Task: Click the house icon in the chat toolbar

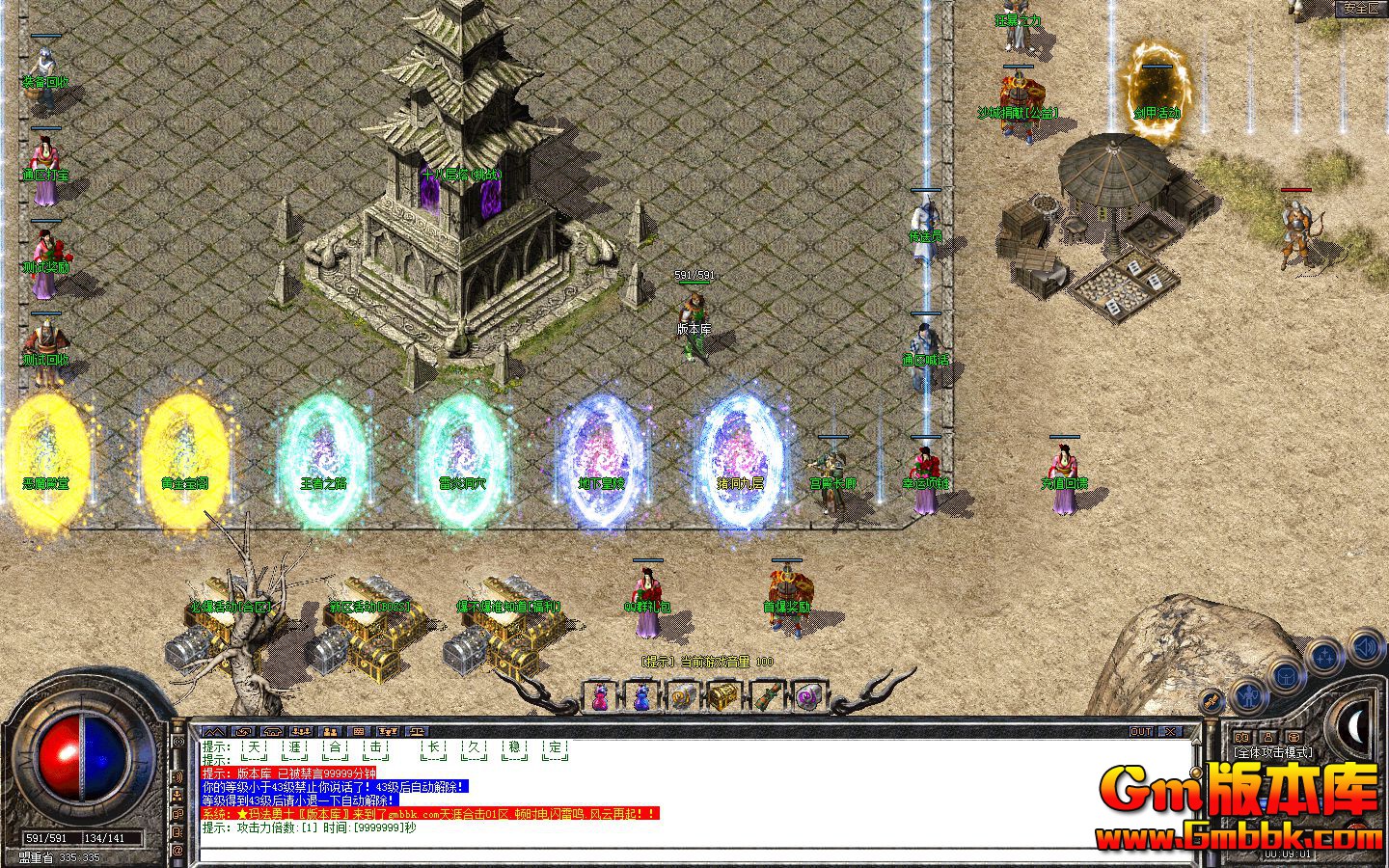Action: [x=273, y=732]
